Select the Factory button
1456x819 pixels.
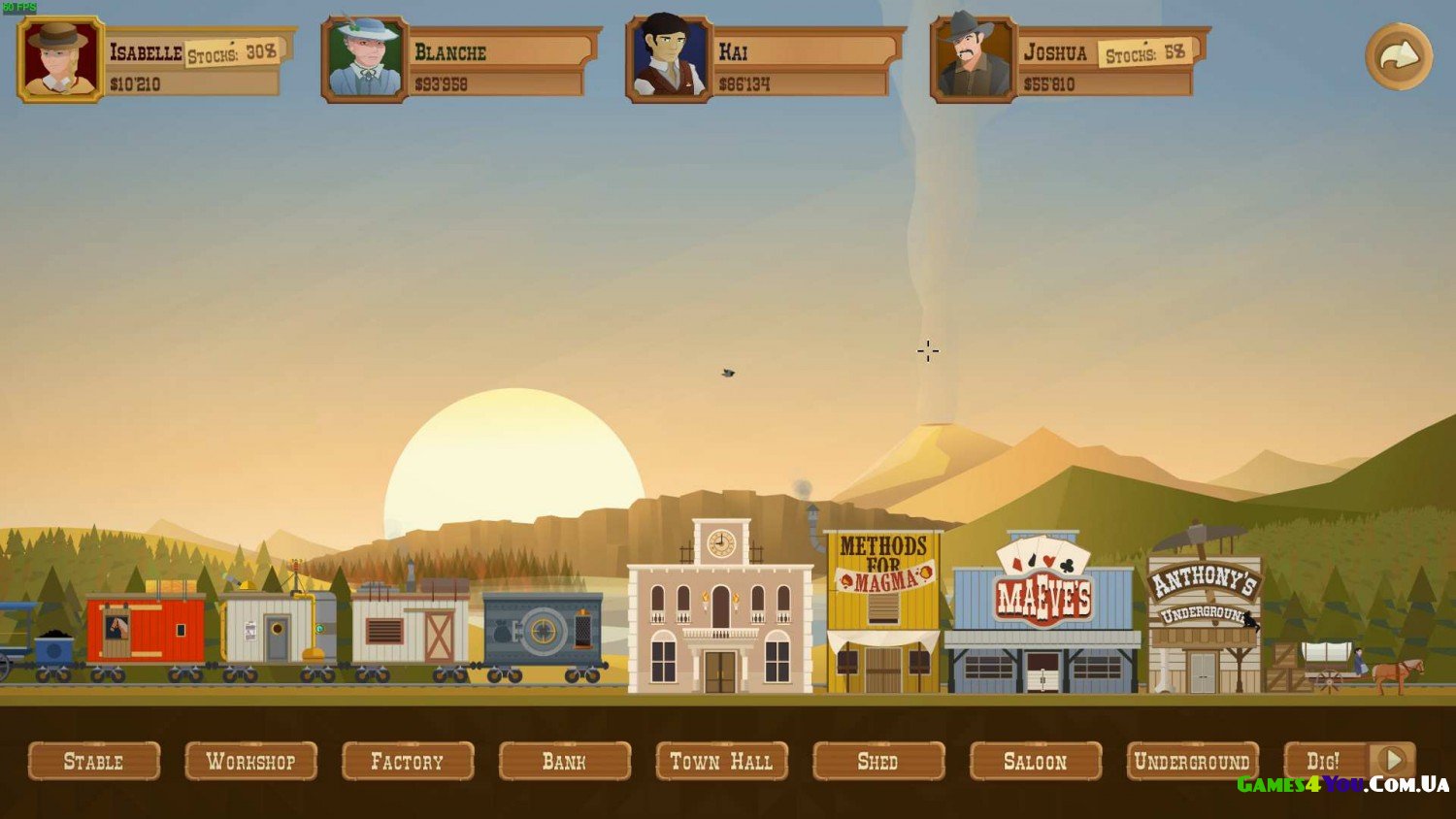[408, 762]
